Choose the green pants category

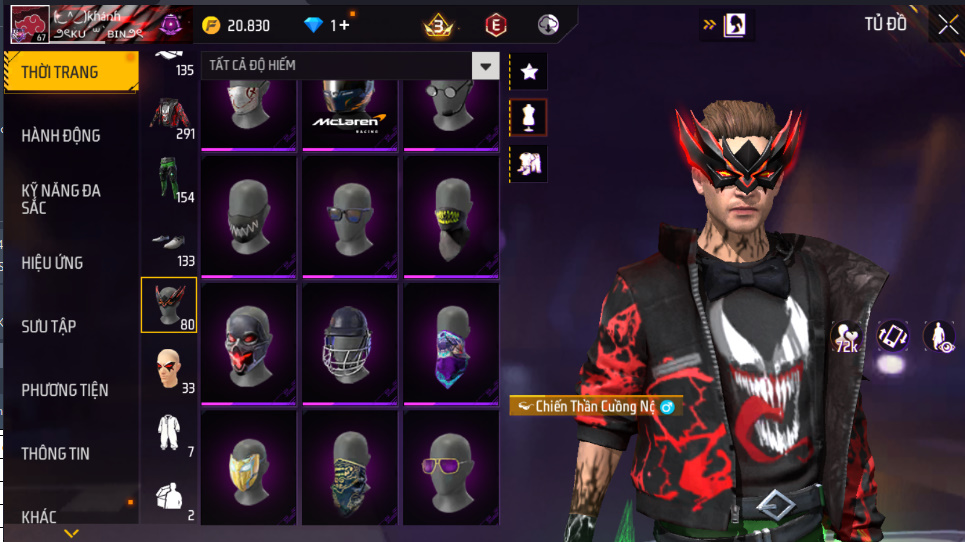pyautogui.click(x=168, y=180)
